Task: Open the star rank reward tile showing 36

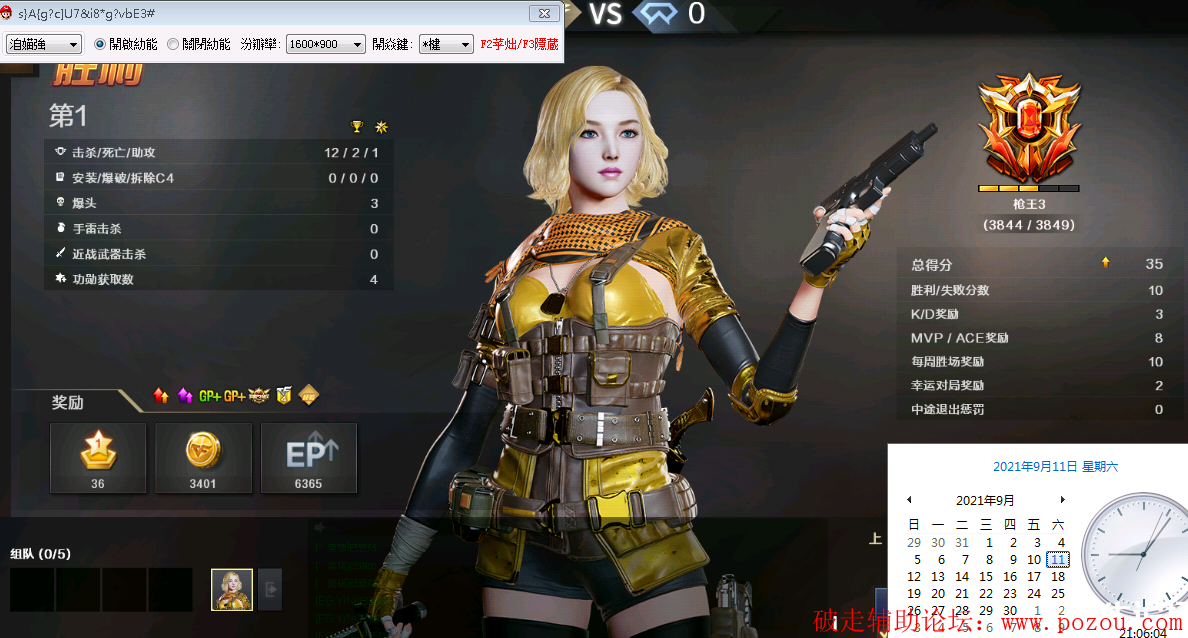Action: (x=98, y=458)
